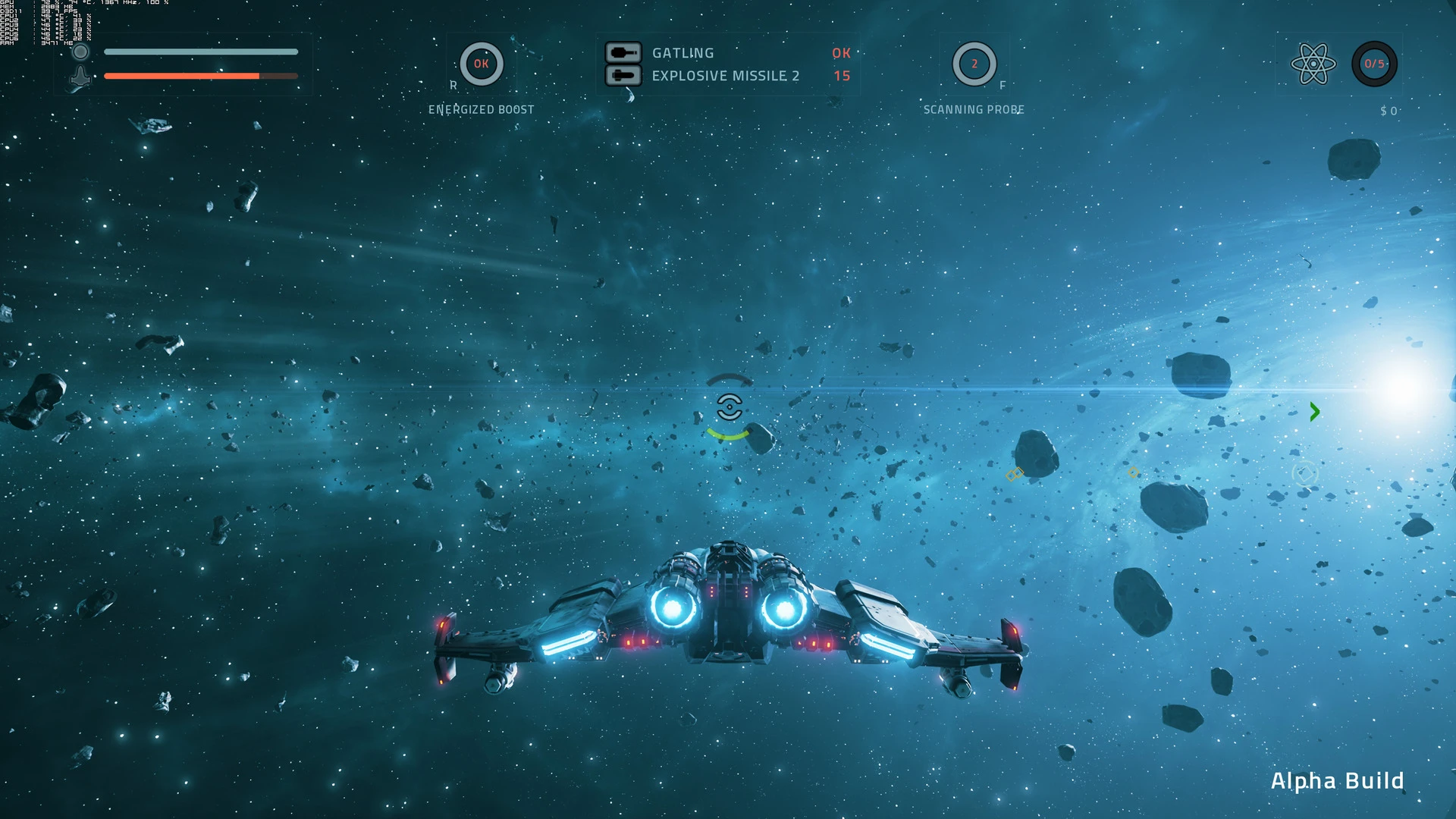Viewport: 1456px width, 819px height.
Task: Select the Gatling weapon icon
Action: (623, 53)
